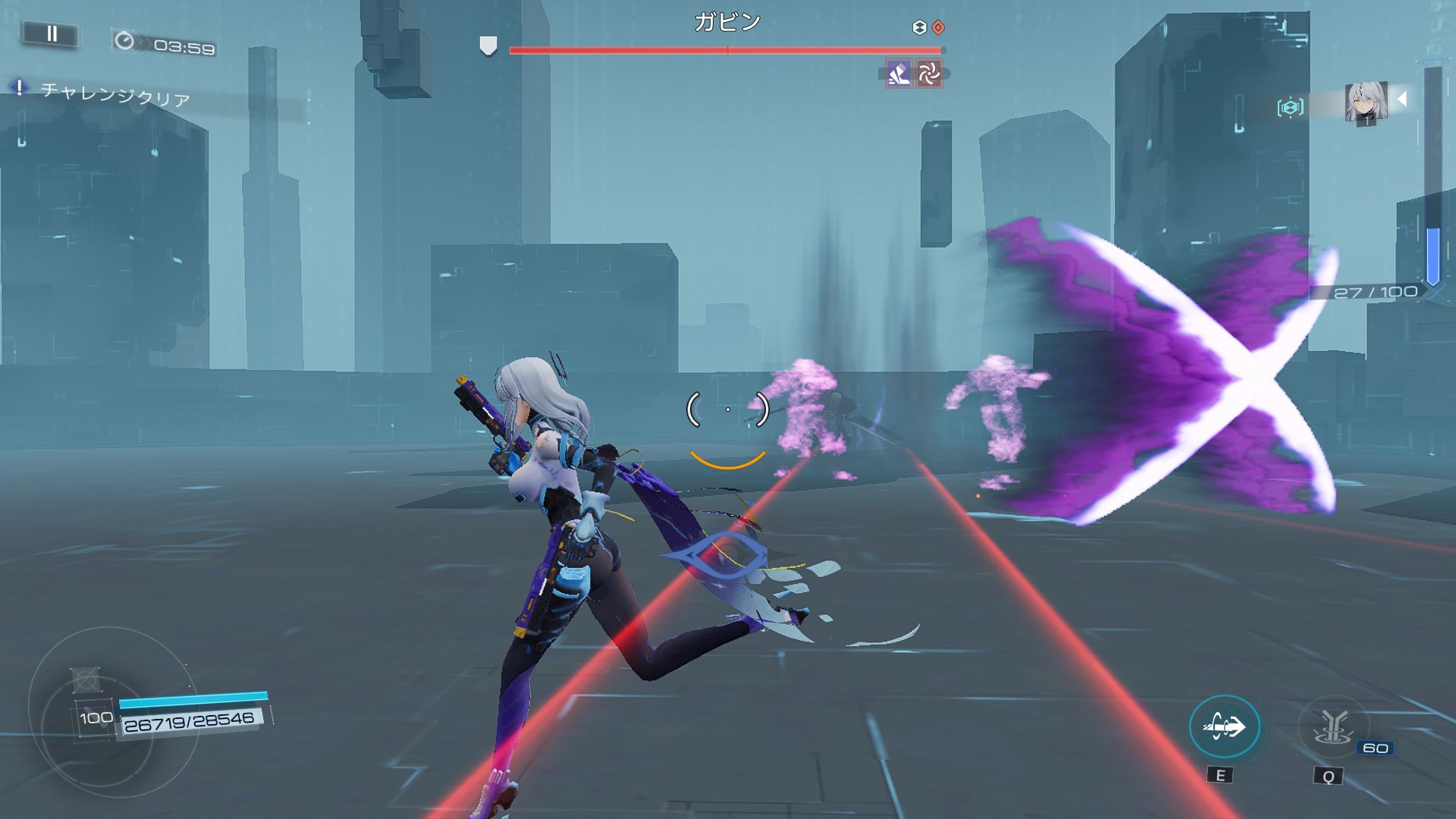Open the チャレンジクリア objective tracker
Image resolution: width=1456 pixels, height=819 pixels.
point(114,95)
